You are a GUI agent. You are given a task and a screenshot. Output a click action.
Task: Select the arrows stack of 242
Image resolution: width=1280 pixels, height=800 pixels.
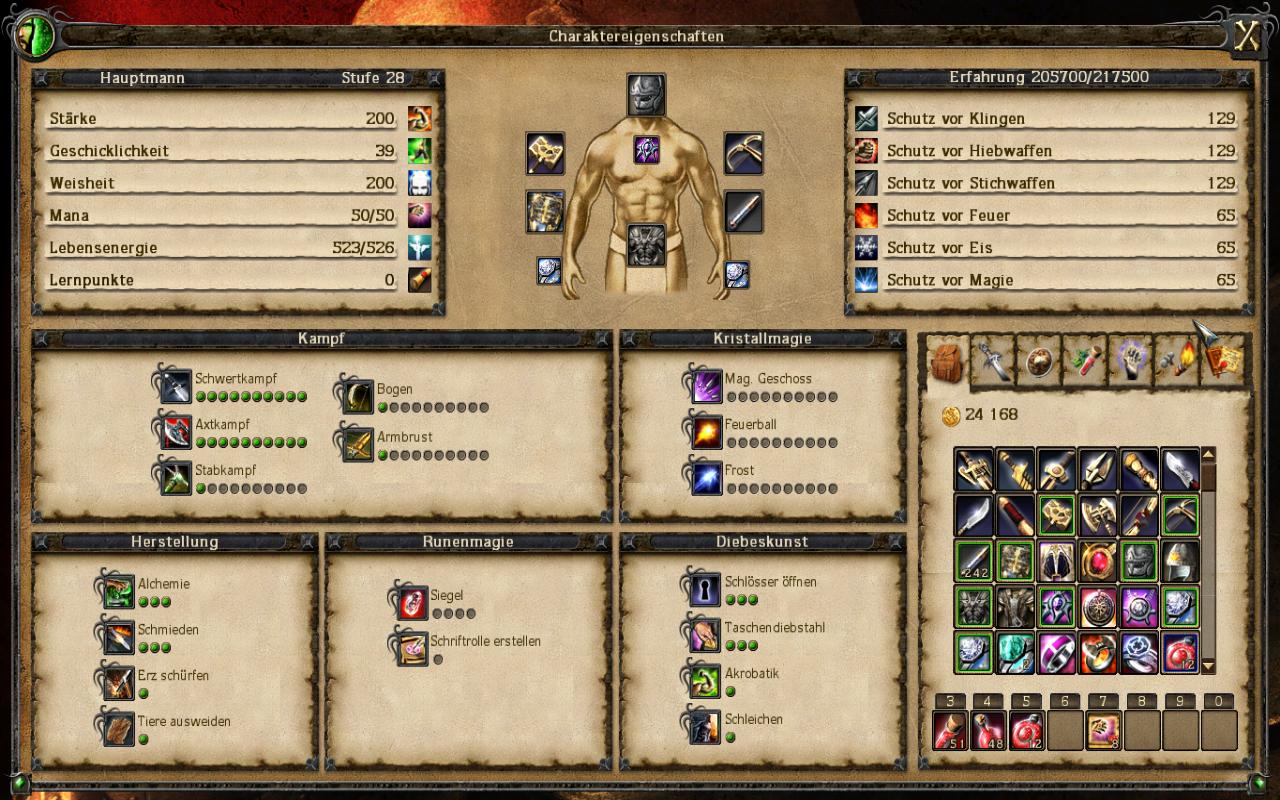[x=973, y=561]
